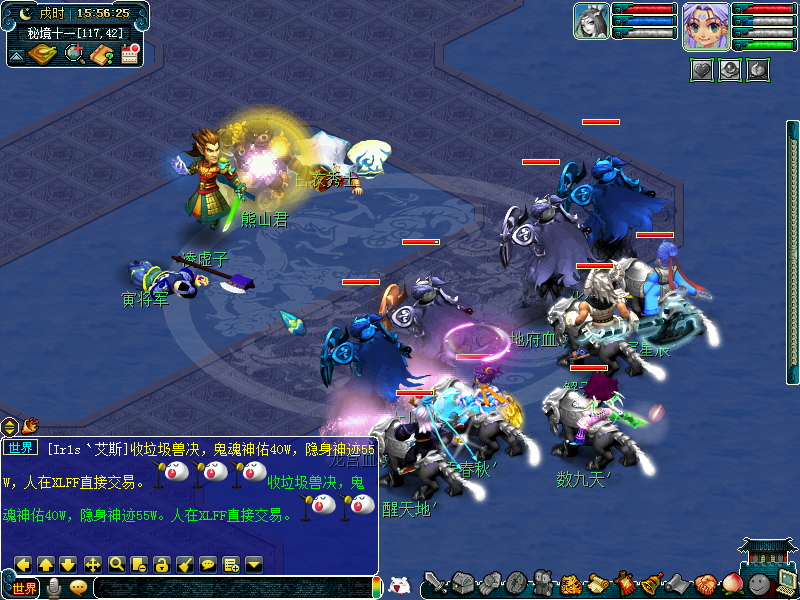The image size is (800, 600).
Task: Click the golden bell icon
Action: tap(650, 584)
